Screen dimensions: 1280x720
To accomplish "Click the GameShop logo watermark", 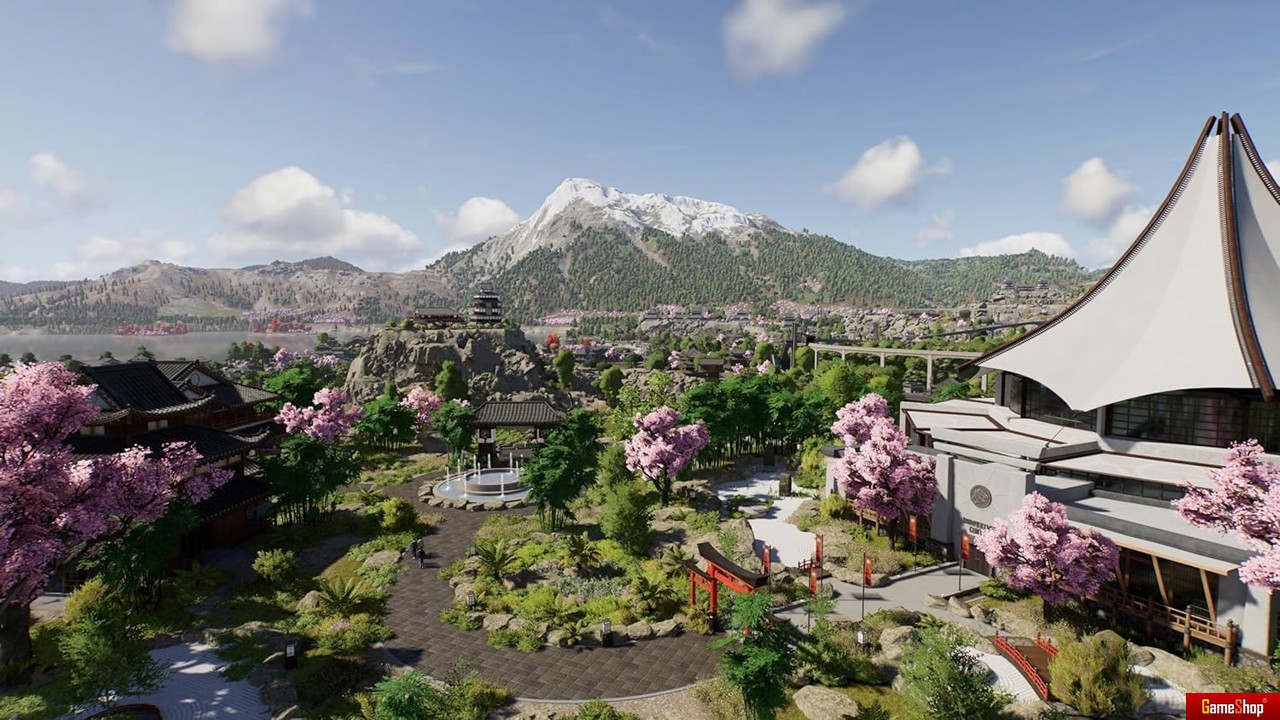I will pos(1232,706).
